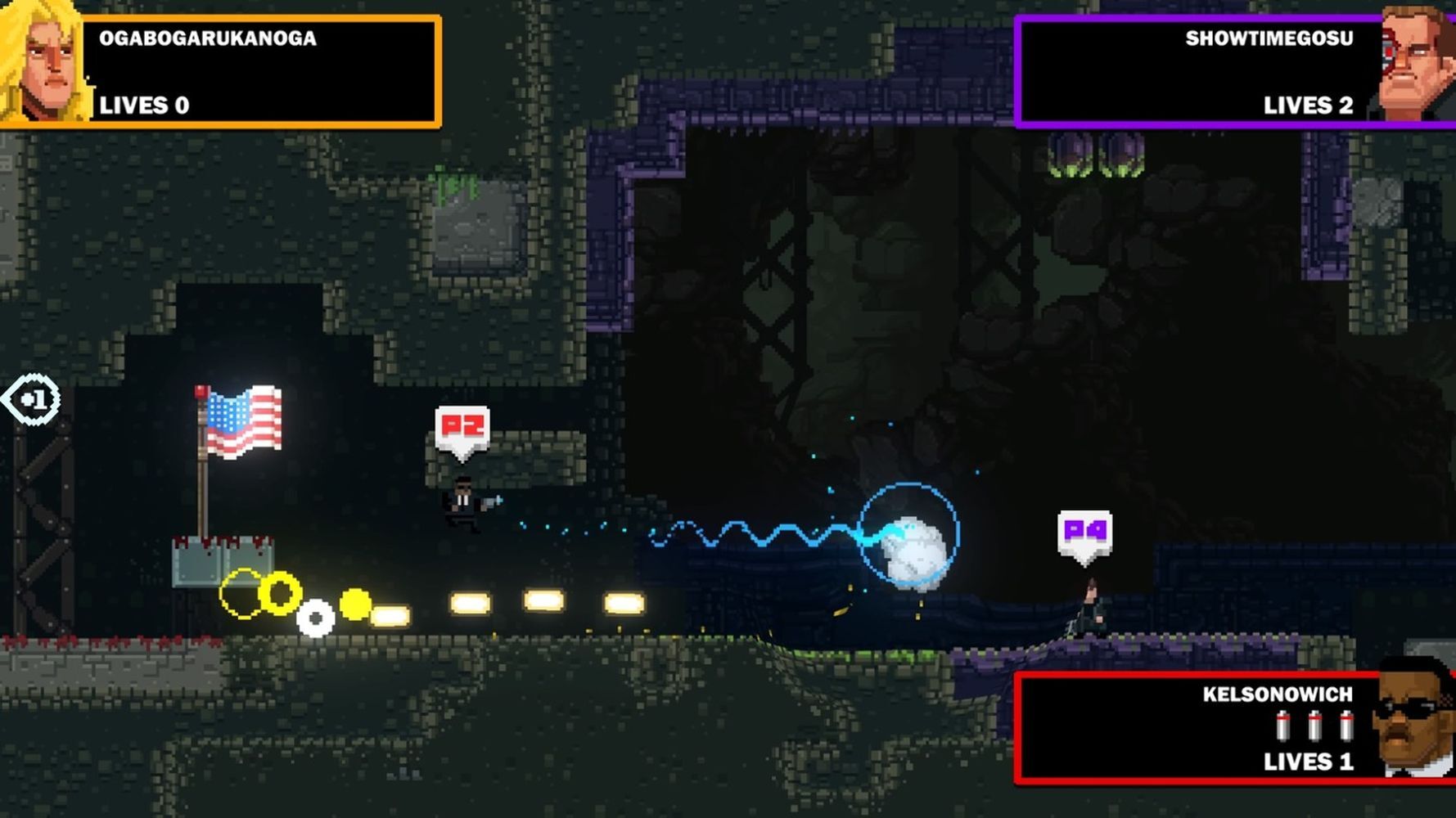Click the cyborg-faced bro portrait
The image size is (1456, 818).
(x=1418, y=64)
